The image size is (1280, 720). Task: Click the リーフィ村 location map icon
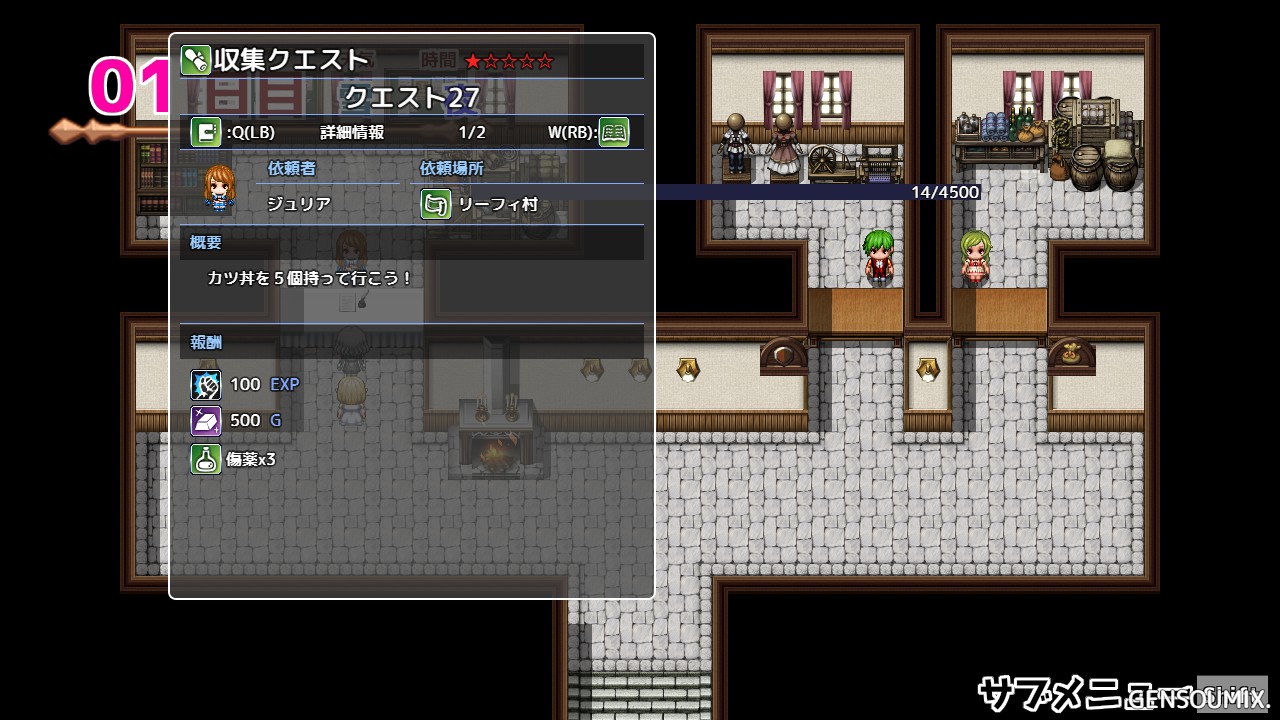[436, 204]
